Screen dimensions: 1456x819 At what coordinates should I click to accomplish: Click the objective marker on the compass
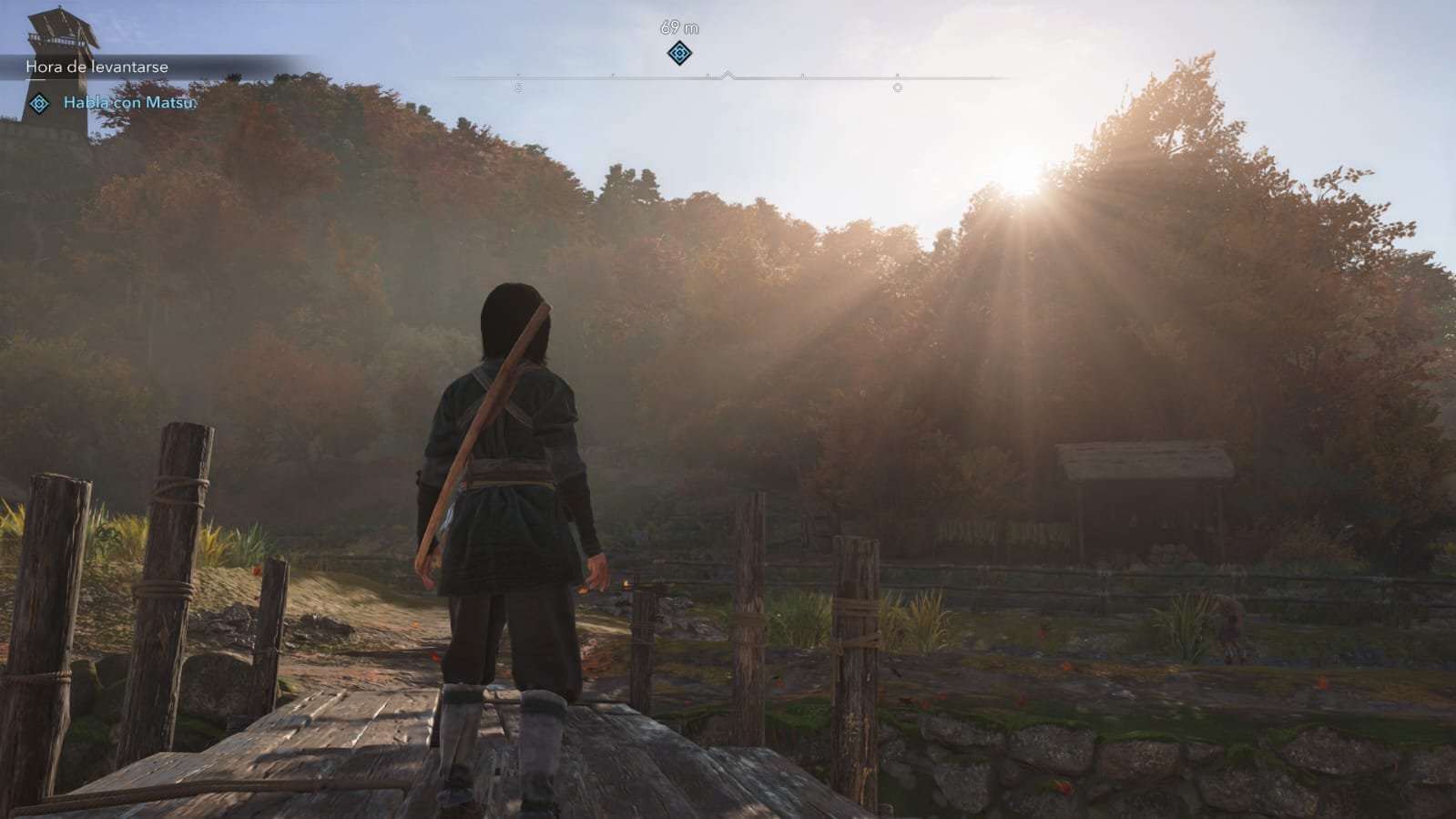pyautogui.click(x=679, y=54)
